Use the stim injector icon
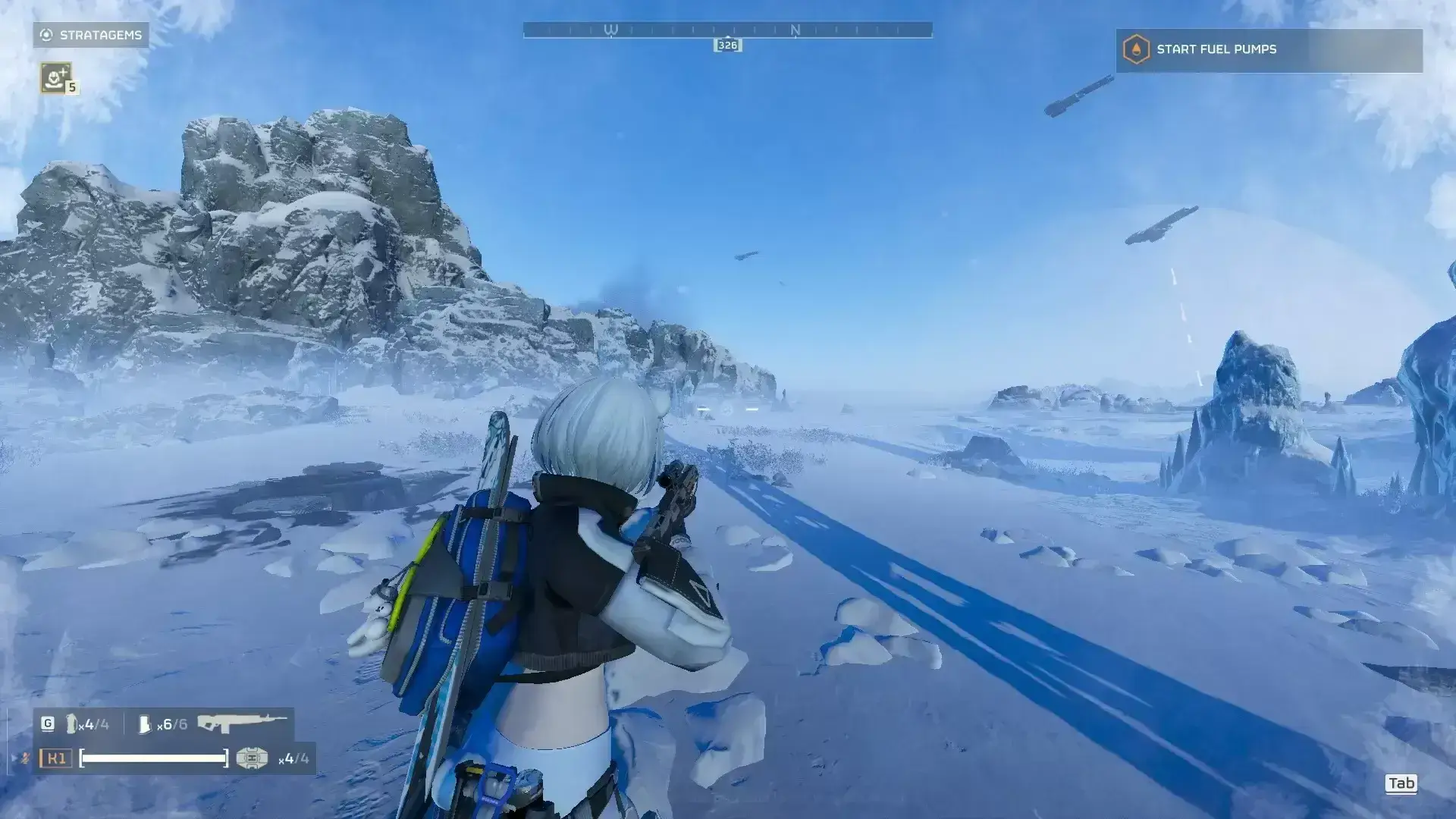1456x819 pixels. click(x=252, y=758)
